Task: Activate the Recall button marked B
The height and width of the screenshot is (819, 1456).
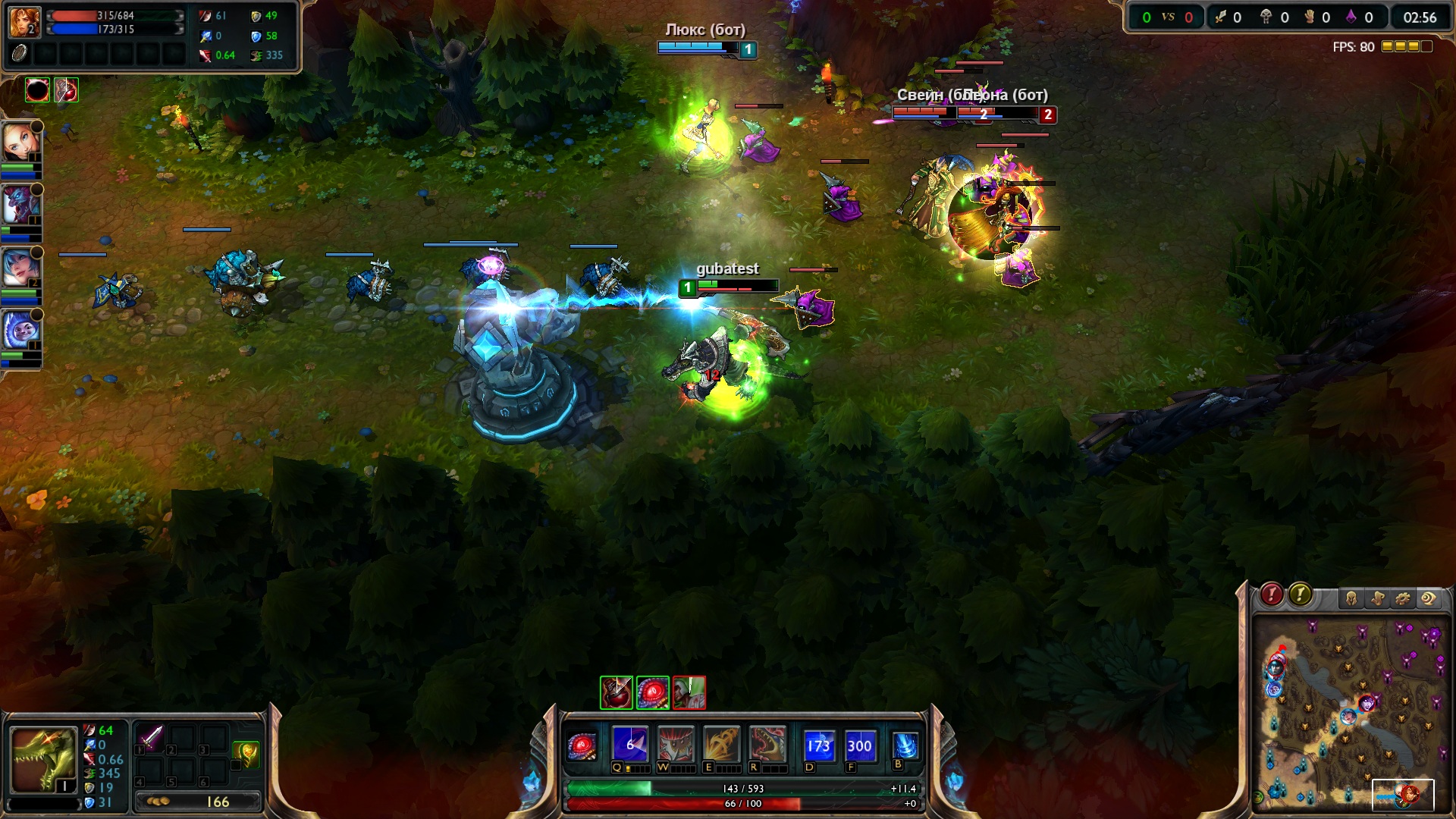Action: 905,745
